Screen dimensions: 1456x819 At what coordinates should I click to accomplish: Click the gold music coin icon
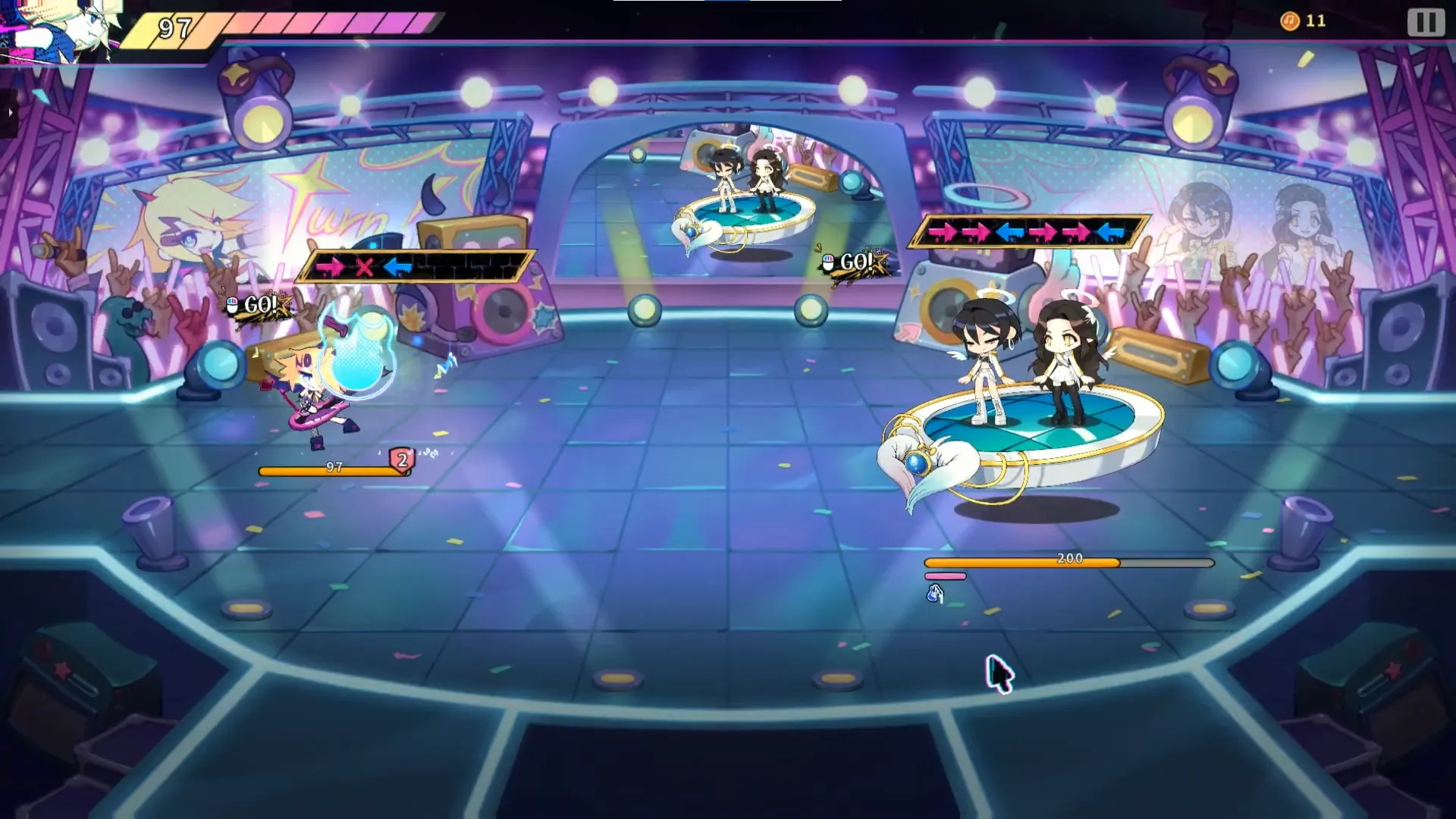[x=1289, y=21]
